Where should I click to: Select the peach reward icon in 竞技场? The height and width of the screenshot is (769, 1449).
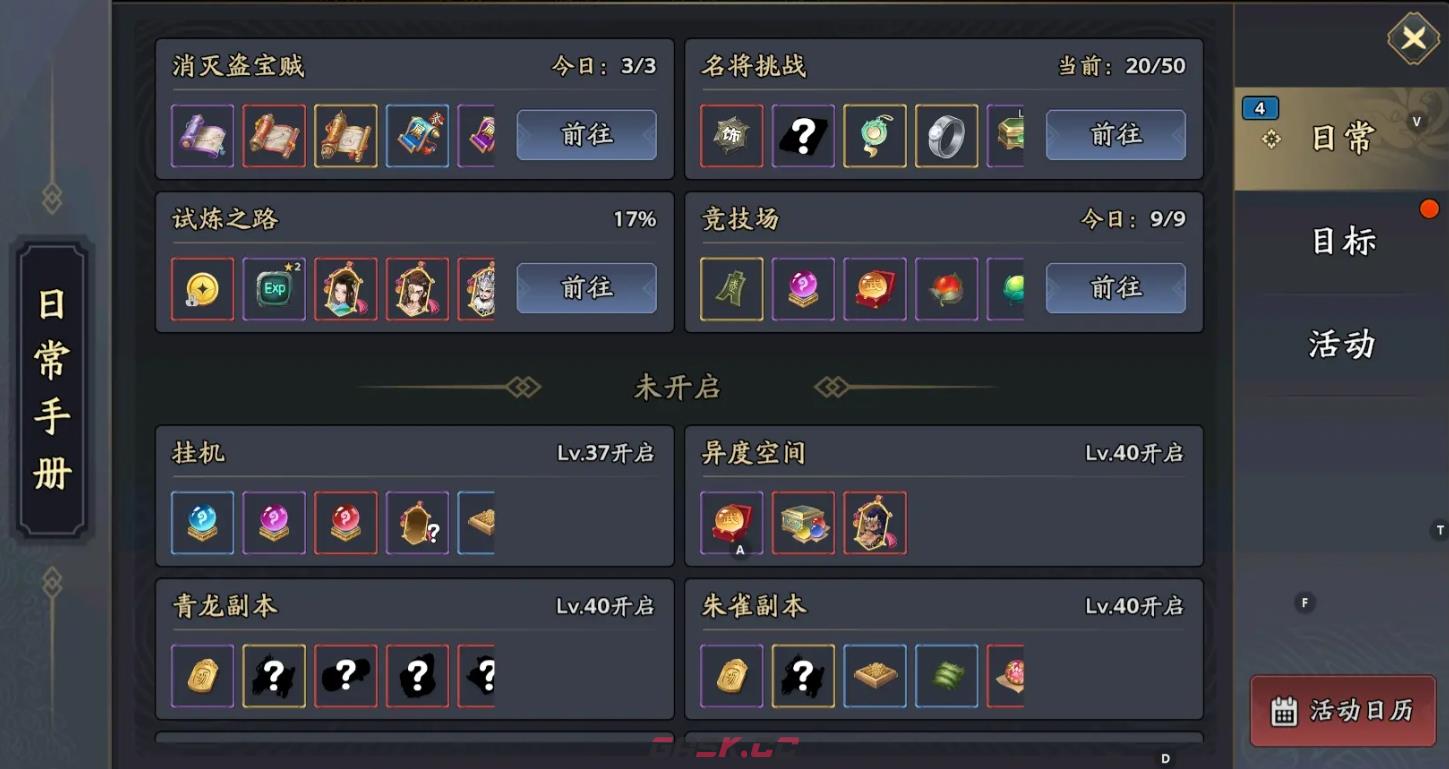point(946,288)
